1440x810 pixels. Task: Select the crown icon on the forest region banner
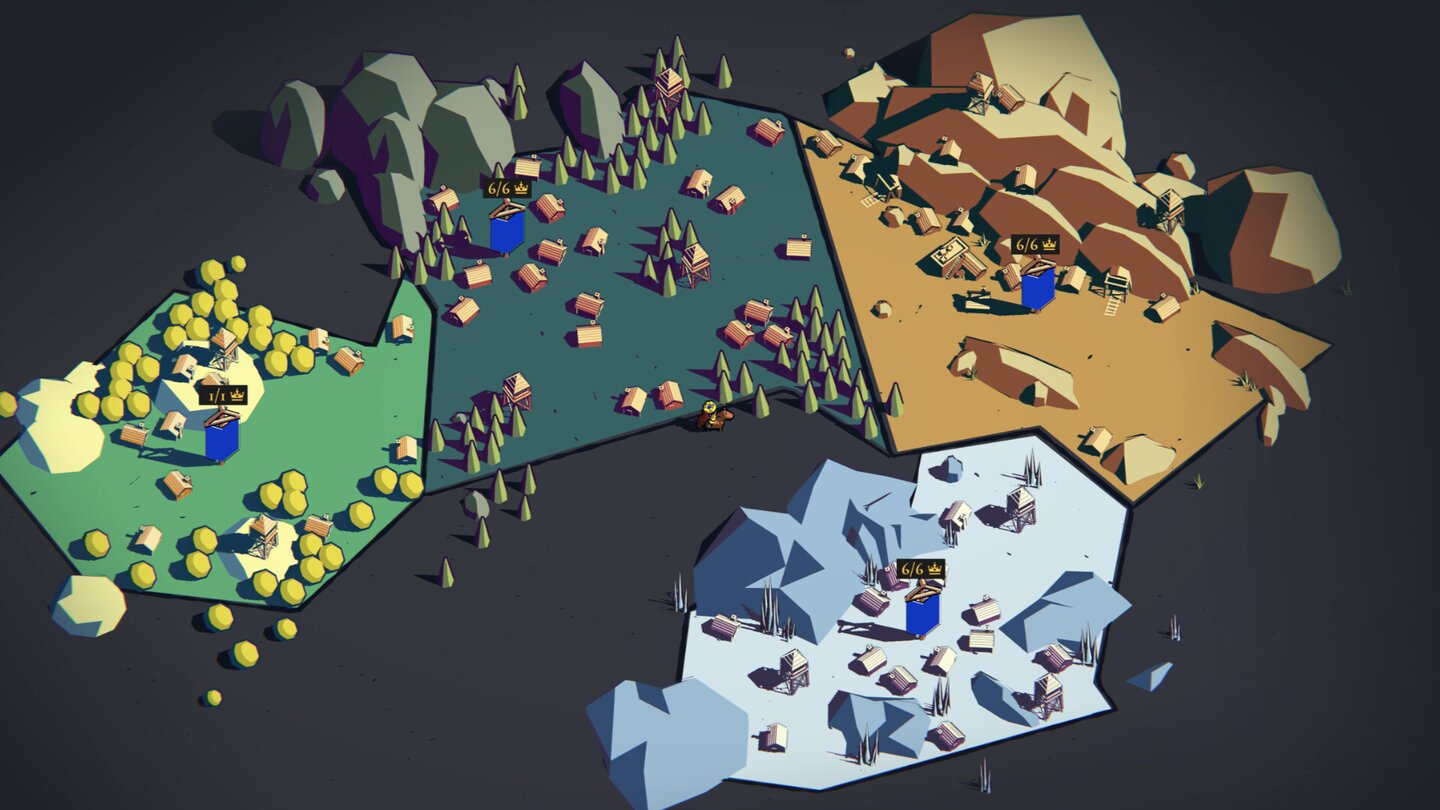521,188
